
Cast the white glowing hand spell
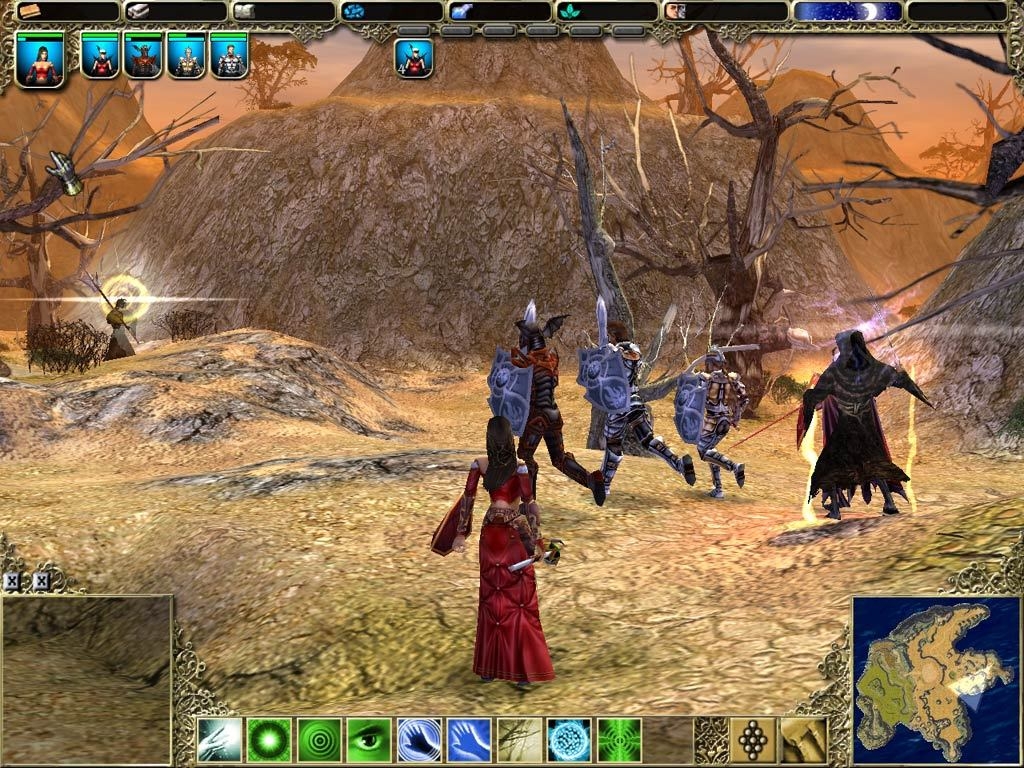(x=219, y=740)
